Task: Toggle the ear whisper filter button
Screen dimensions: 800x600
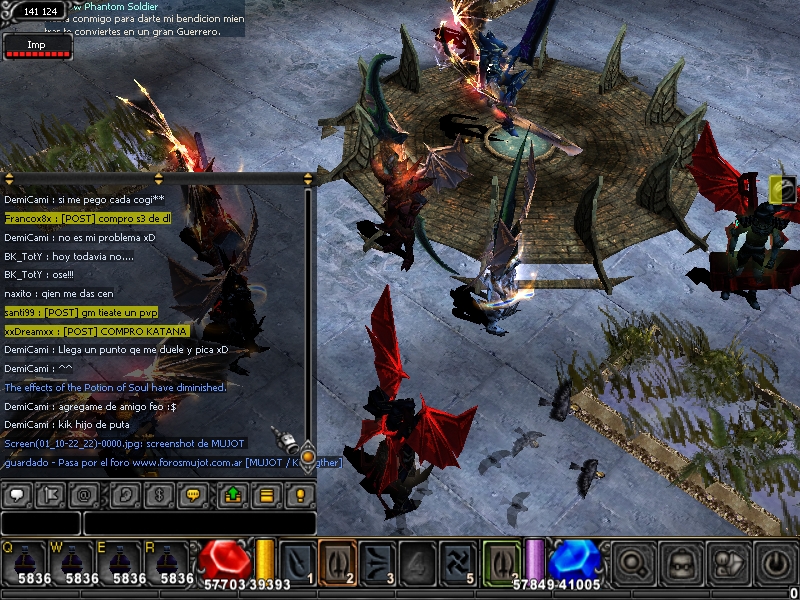Action: (121, 494)
